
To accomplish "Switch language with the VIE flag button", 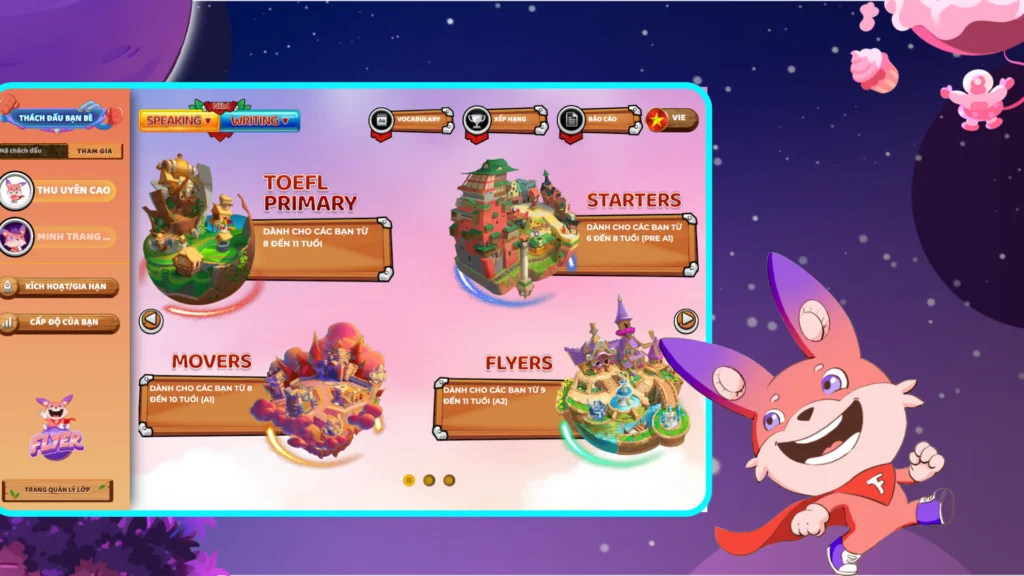I will tap(672, 119).
